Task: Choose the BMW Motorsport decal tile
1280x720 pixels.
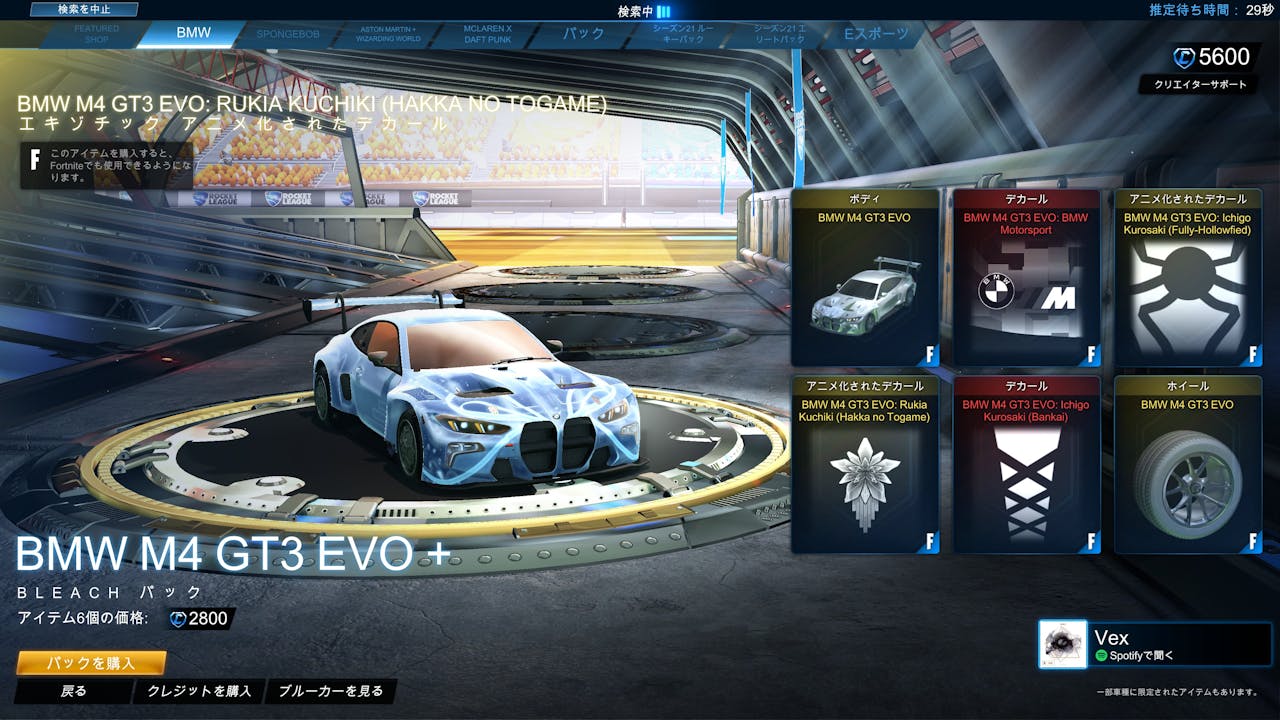Action: tap(1026, 277)
